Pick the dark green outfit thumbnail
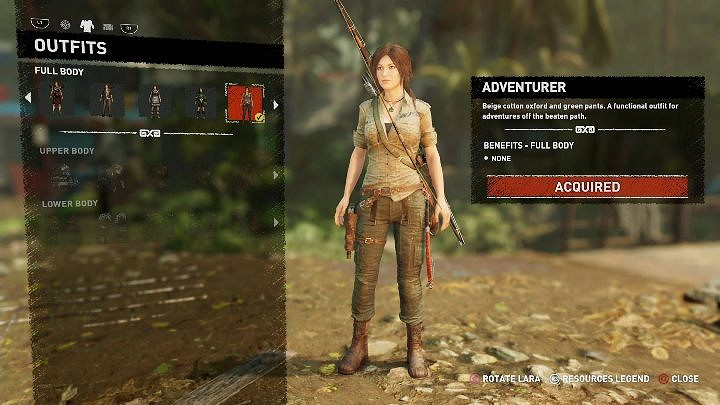 (200, 101)
